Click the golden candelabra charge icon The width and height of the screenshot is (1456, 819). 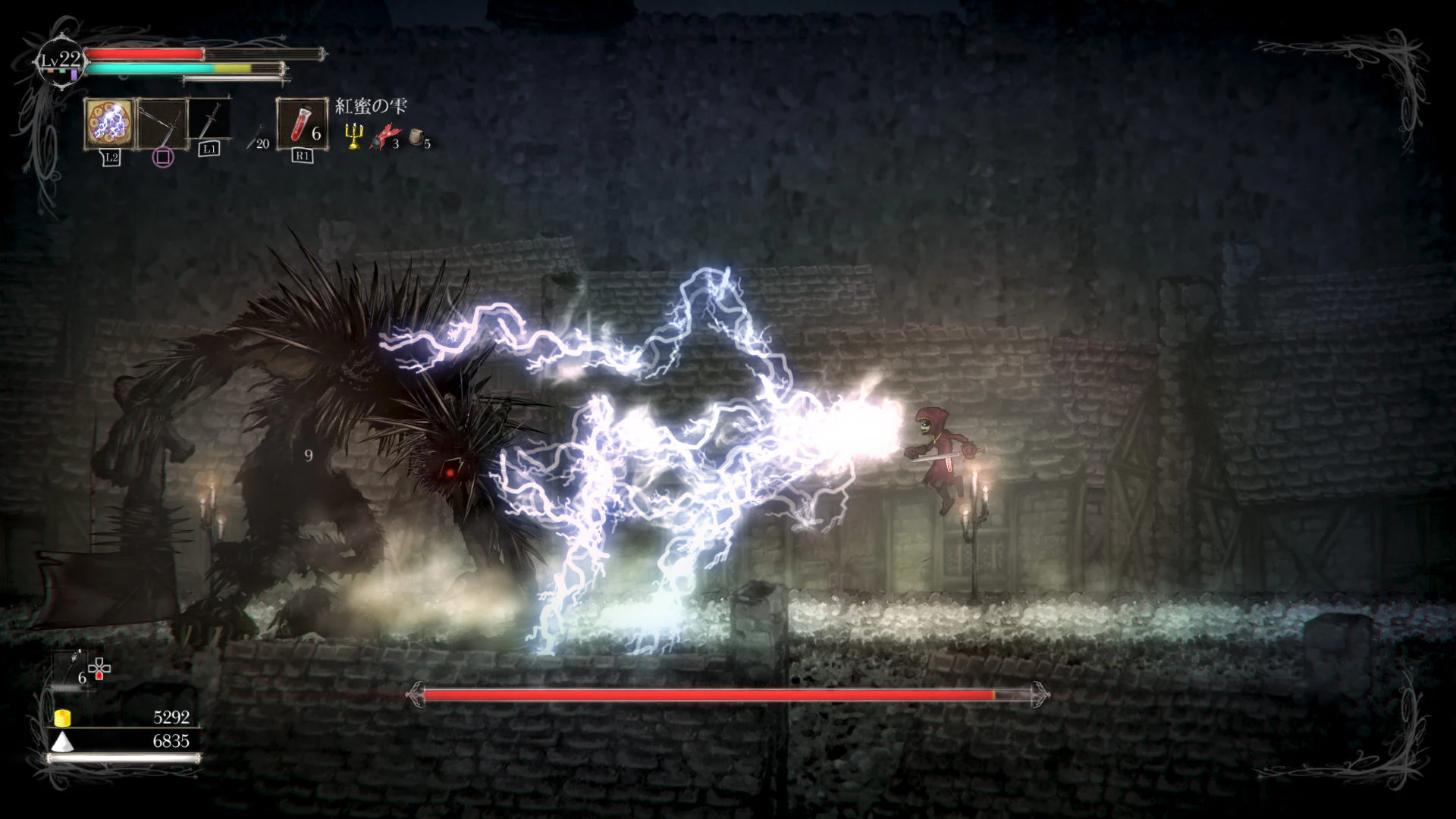353,135
